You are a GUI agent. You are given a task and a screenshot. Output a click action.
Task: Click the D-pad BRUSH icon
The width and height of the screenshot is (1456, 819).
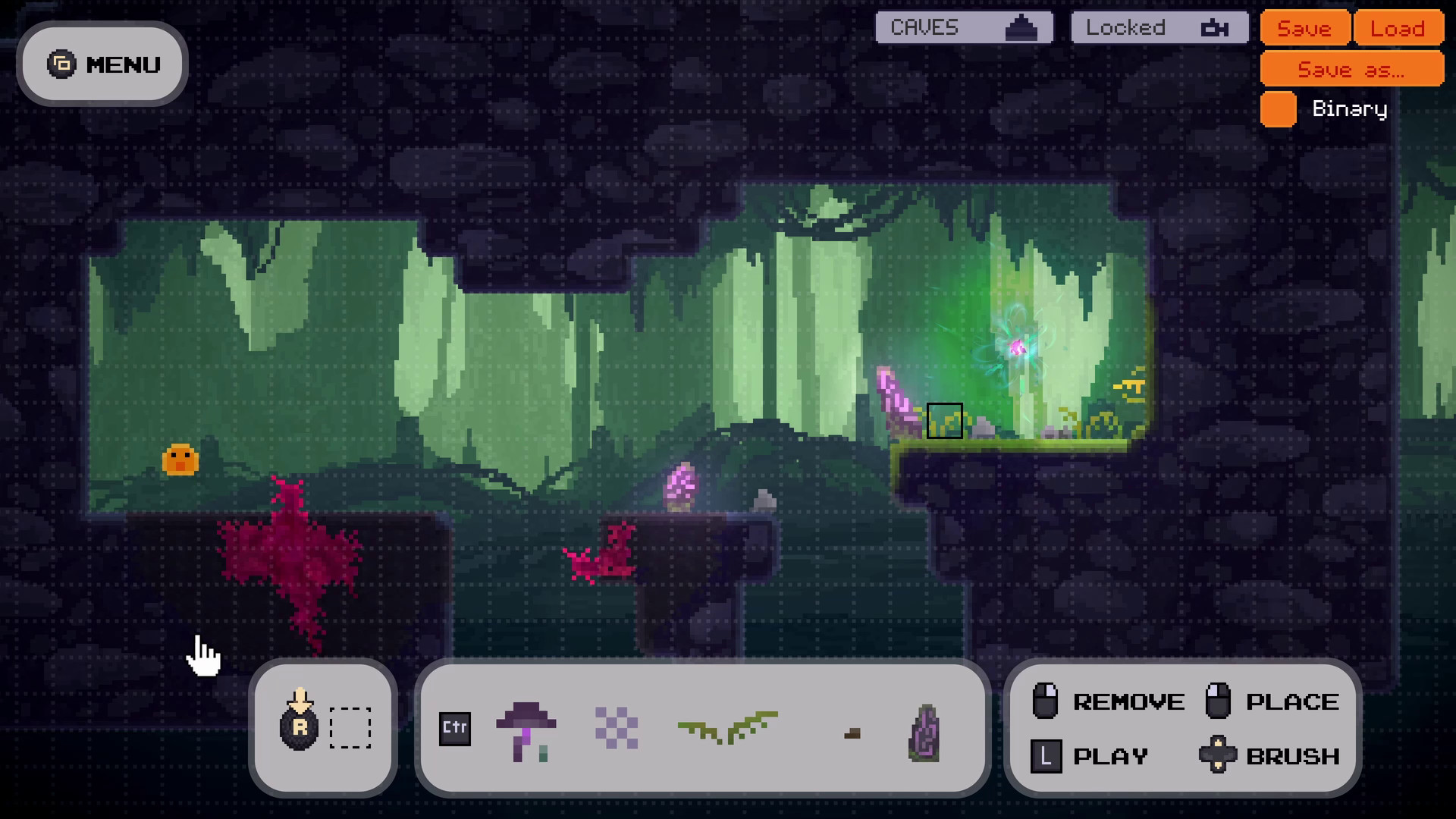[x=1219, y=755]
